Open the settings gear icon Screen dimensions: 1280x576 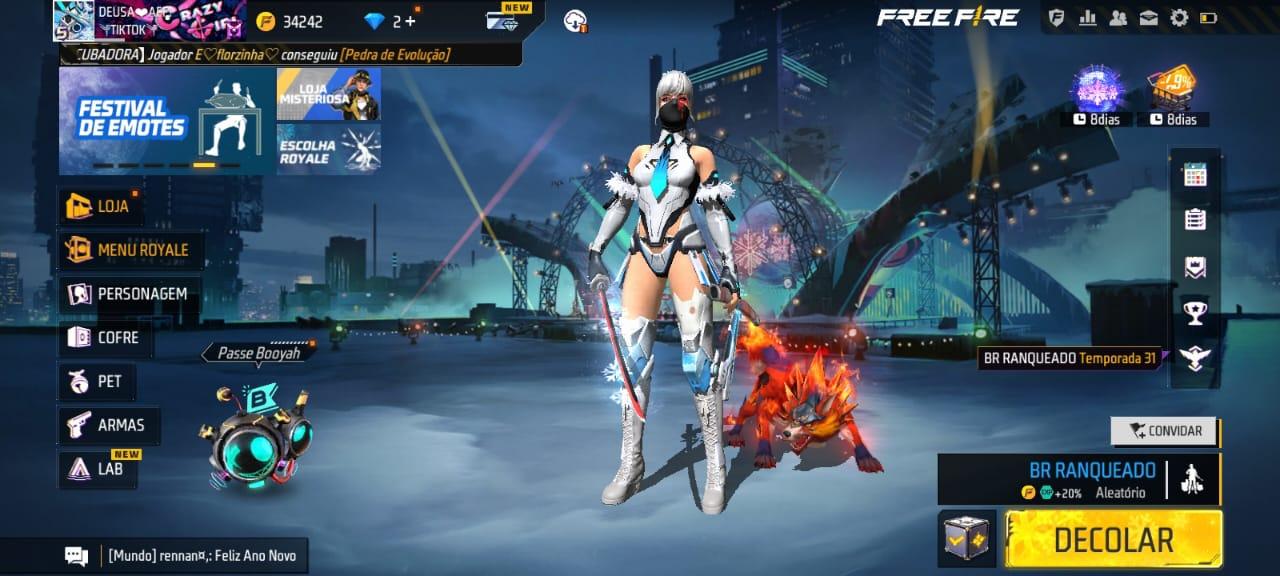[1179, 18]
